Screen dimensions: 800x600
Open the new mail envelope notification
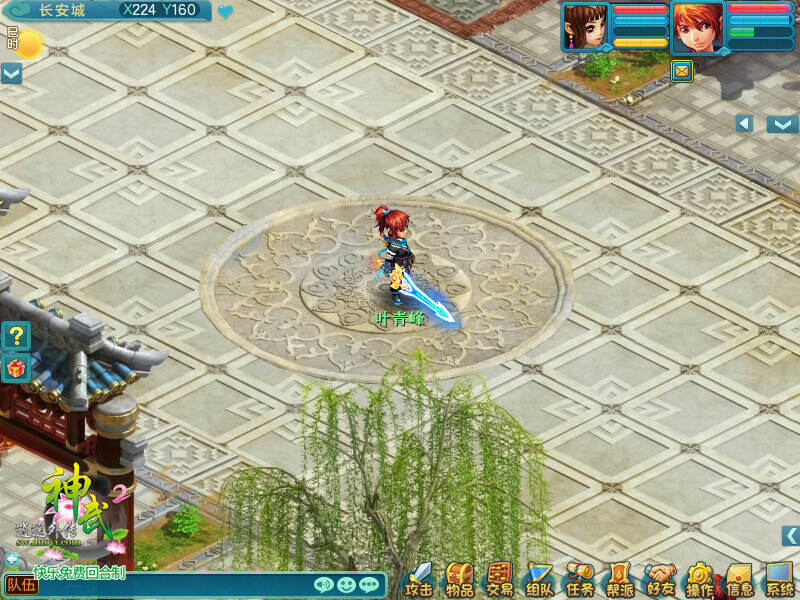tap(682, 71)
